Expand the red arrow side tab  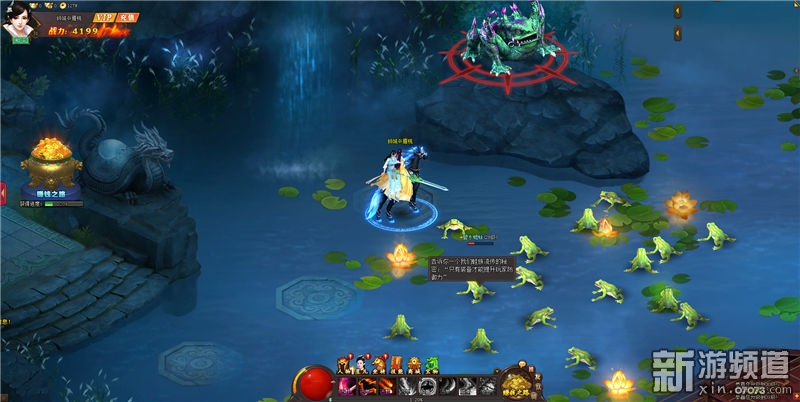3,190
